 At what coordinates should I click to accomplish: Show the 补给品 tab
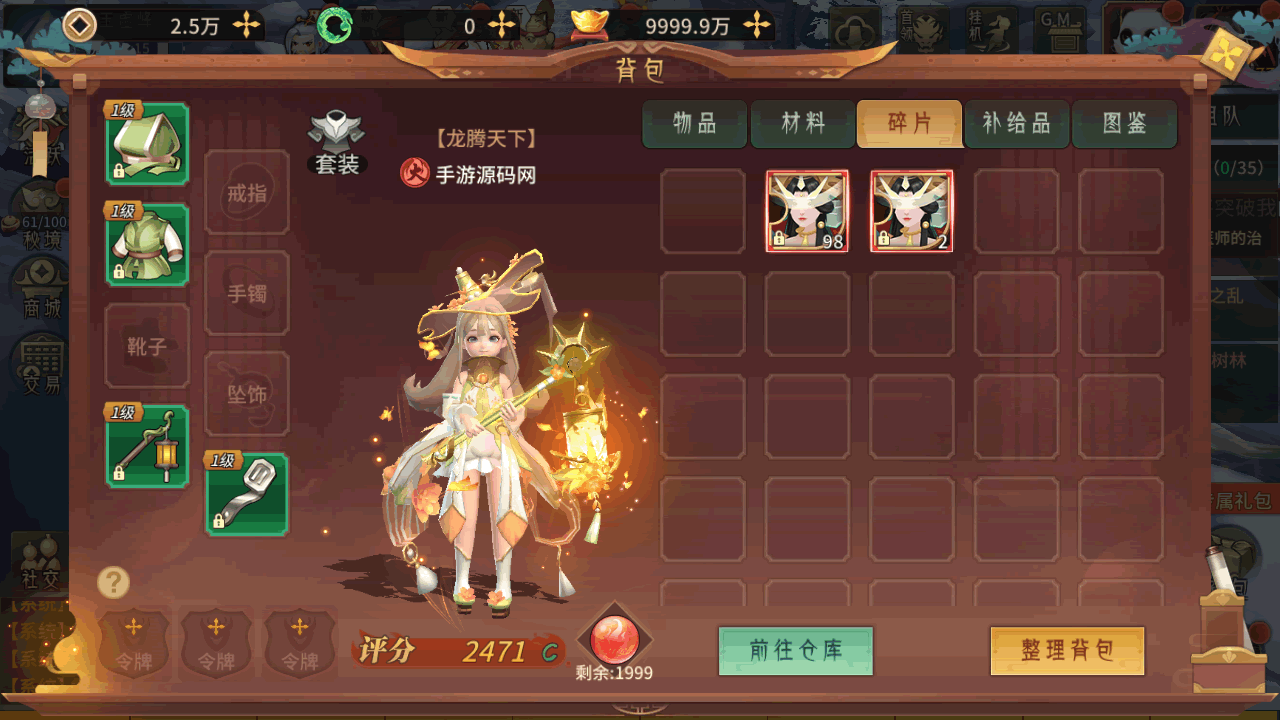1016,123
